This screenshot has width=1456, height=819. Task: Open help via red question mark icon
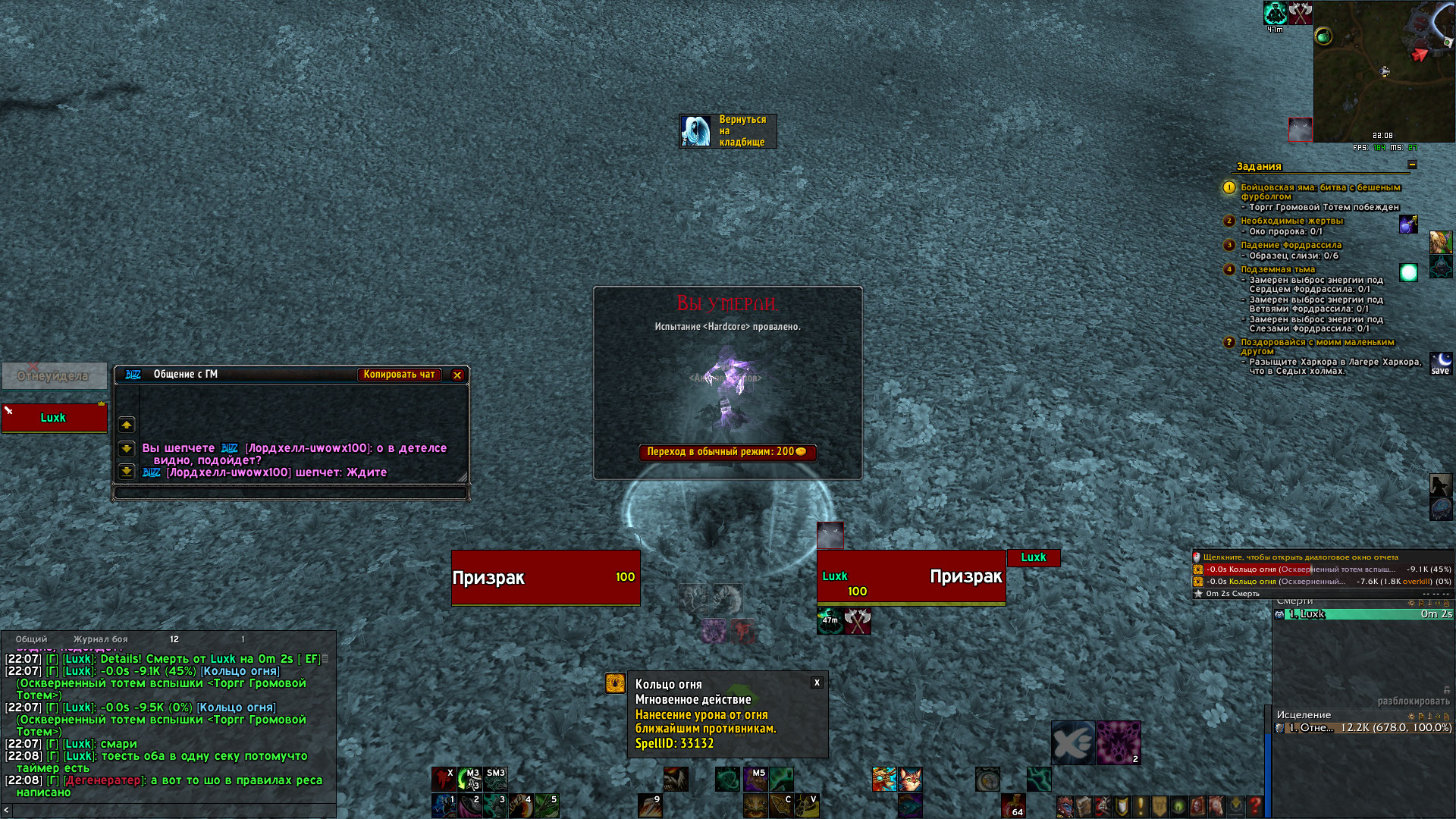click(1255, 805)
